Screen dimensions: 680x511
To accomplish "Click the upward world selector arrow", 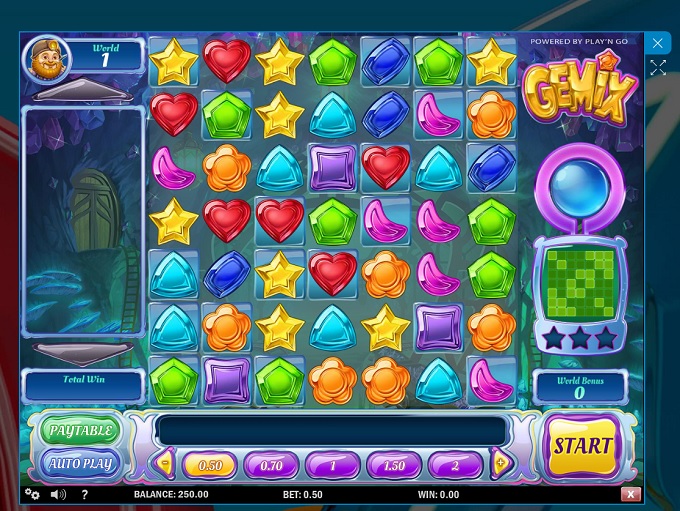I will pyautogui.click(x=83, y=91).
